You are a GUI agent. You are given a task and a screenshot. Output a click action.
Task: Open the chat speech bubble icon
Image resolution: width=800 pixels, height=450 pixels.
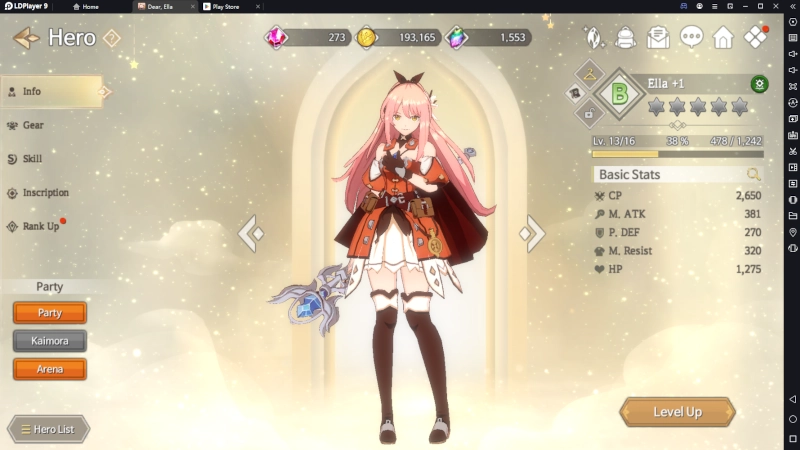pyautogui.click(x=691, y=38)
